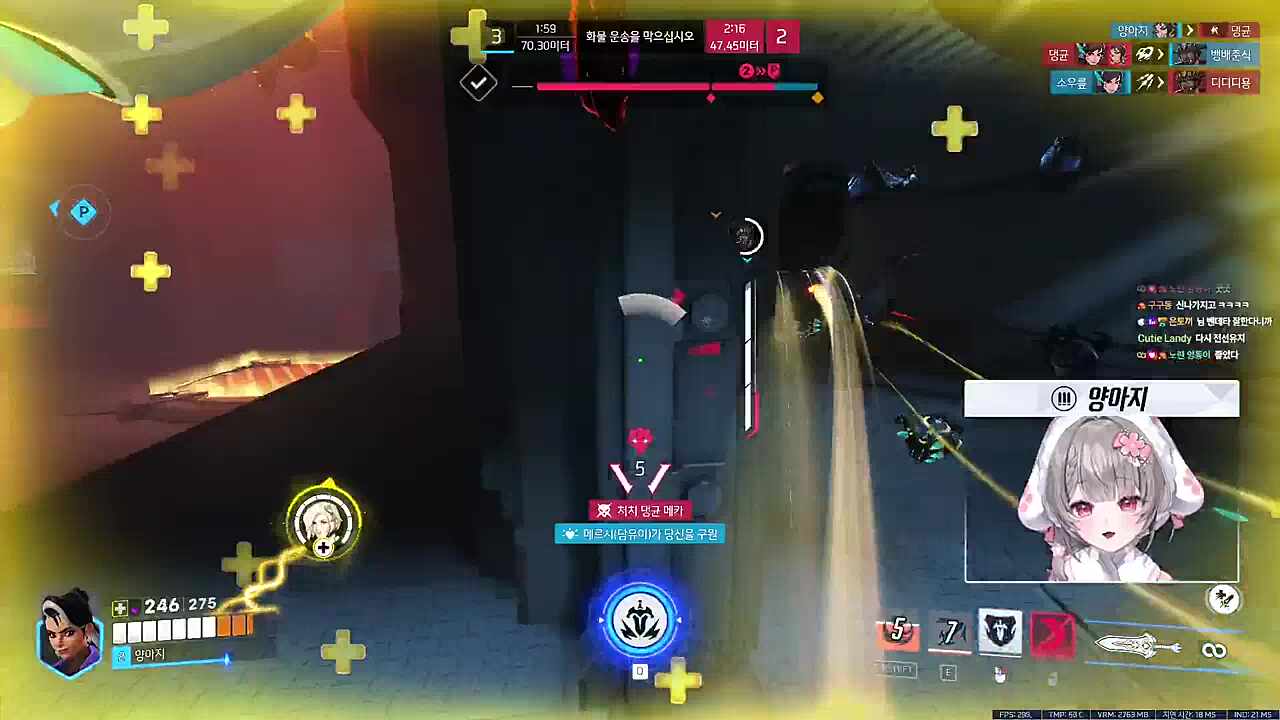
Task: Click the E ability icon showing cooldown 7
Action: click(x=948, y=630)
